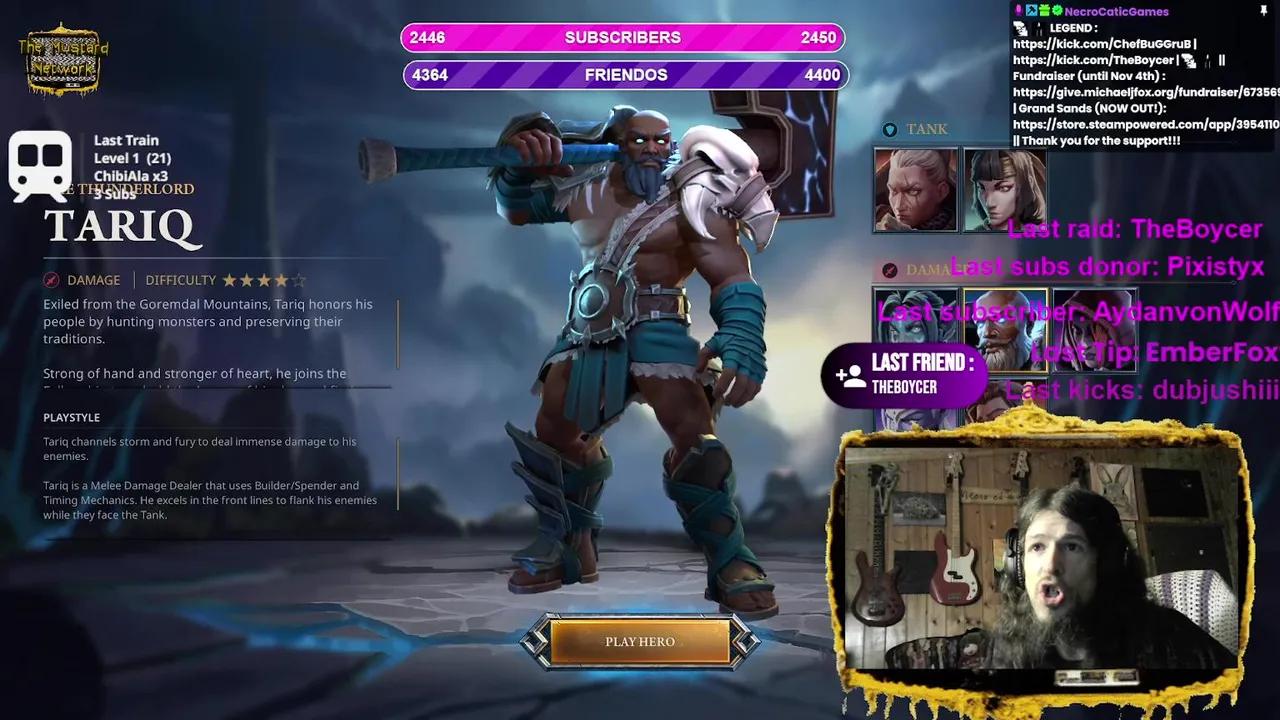The width and height of the screenshot is (1280, 720).
Task: Select the TANK category header
Action: click(926, 128)
